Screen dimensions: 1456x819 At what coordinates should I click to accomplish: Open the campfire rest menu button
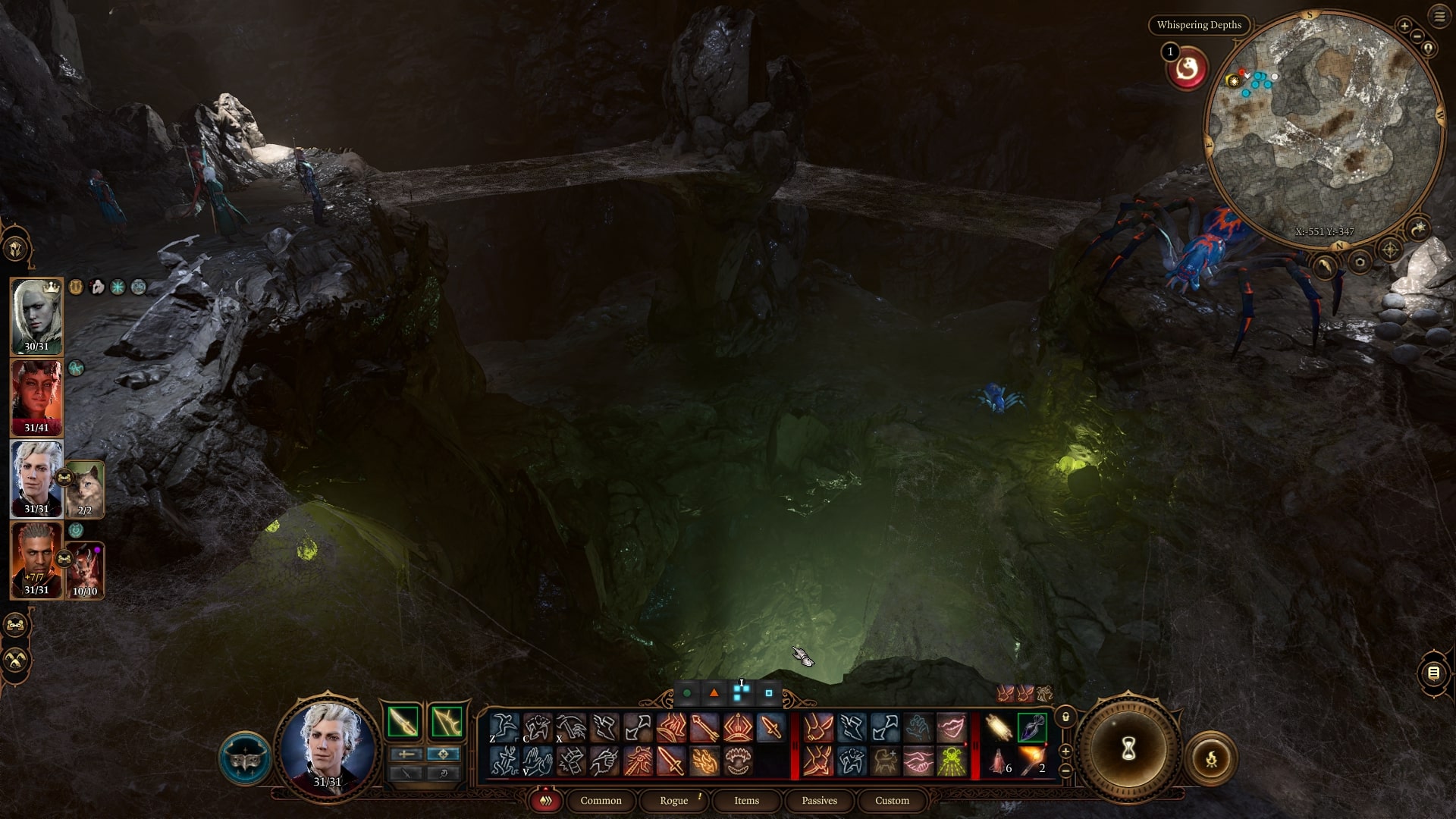click(1211, 758)
